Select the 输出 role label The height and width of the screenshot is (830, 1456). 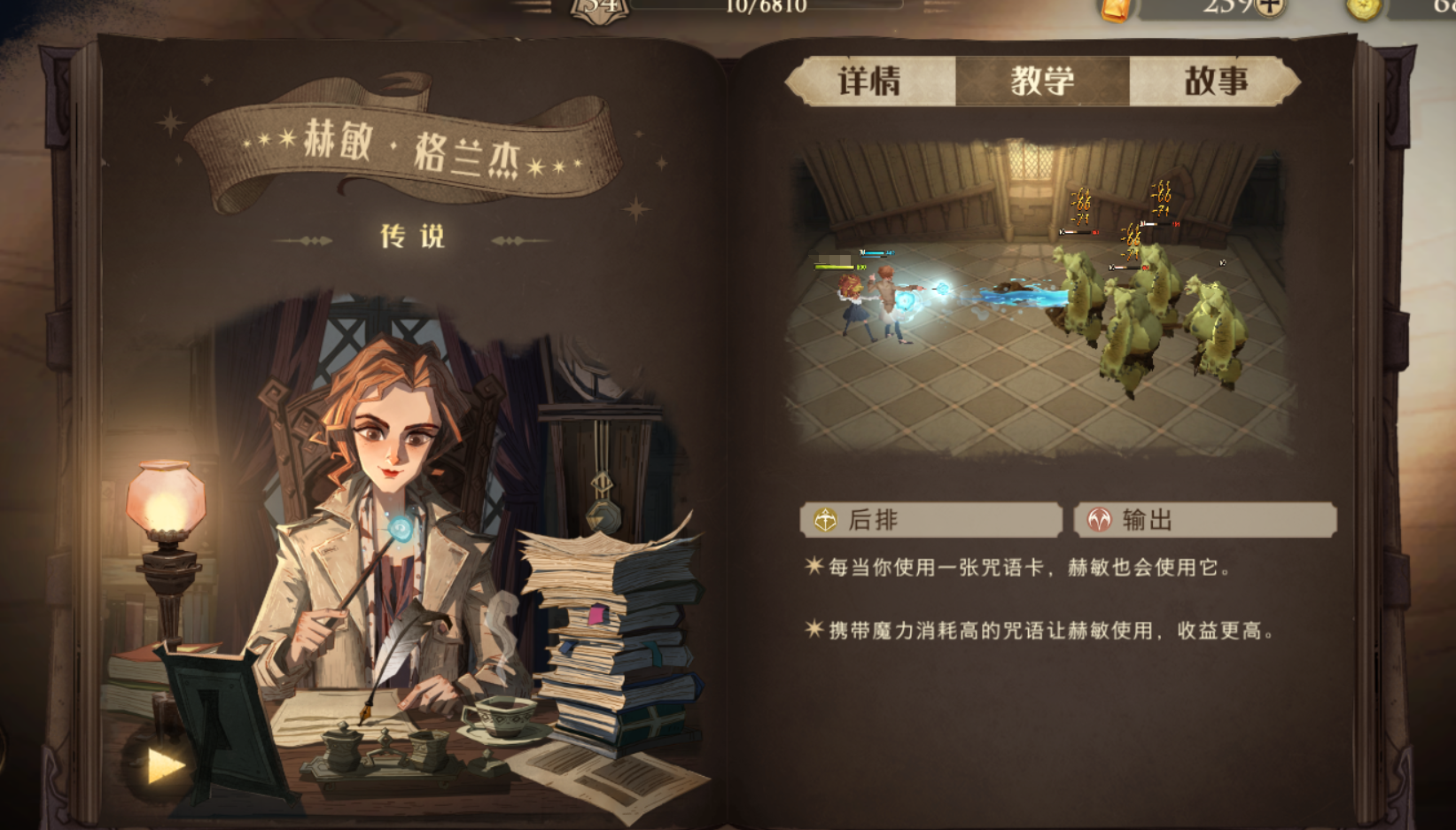1148,521
